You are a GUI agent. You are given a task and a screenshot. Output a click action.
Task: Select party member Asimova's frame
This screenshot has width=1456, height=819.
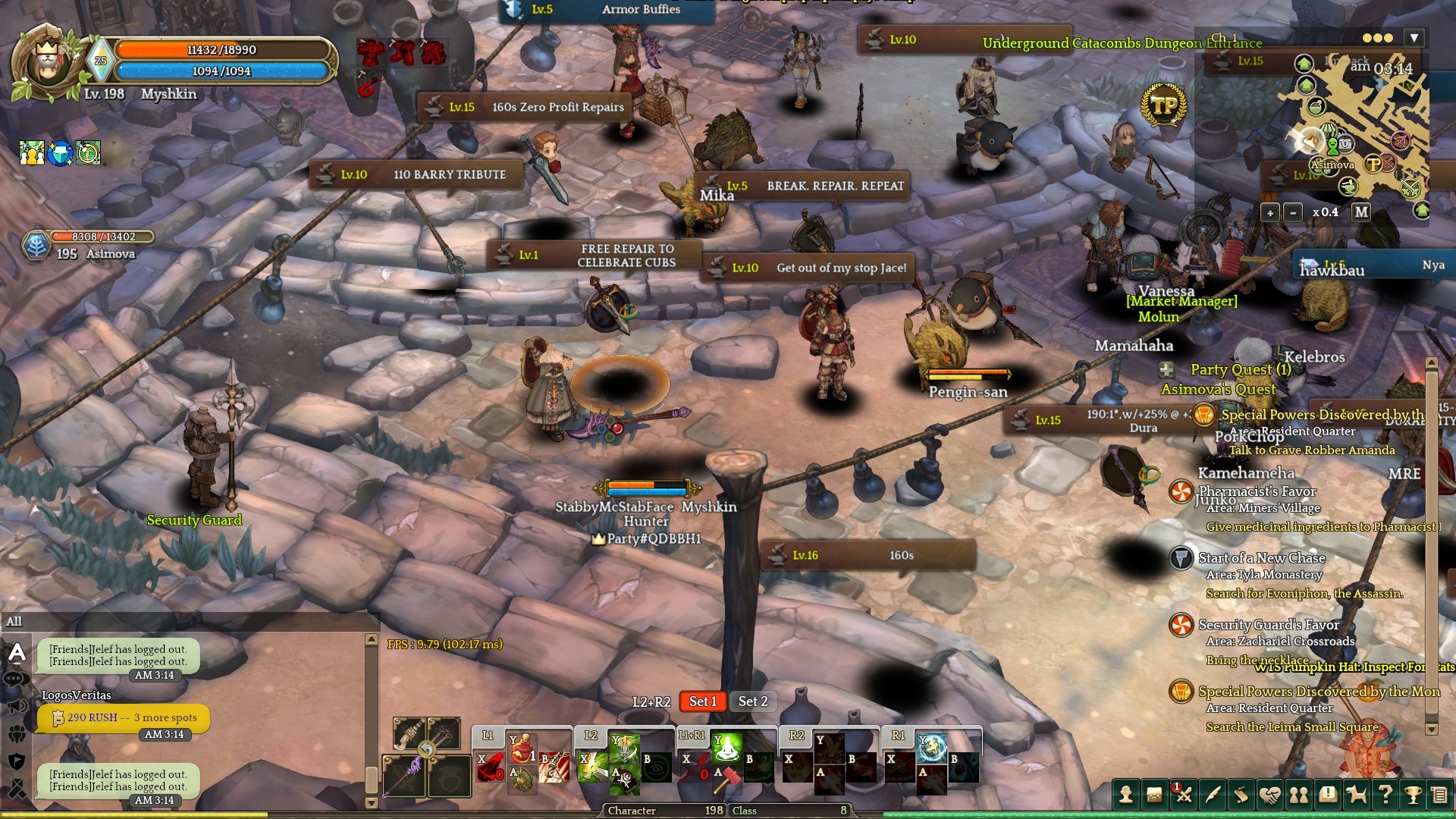[x=89, y=245]
